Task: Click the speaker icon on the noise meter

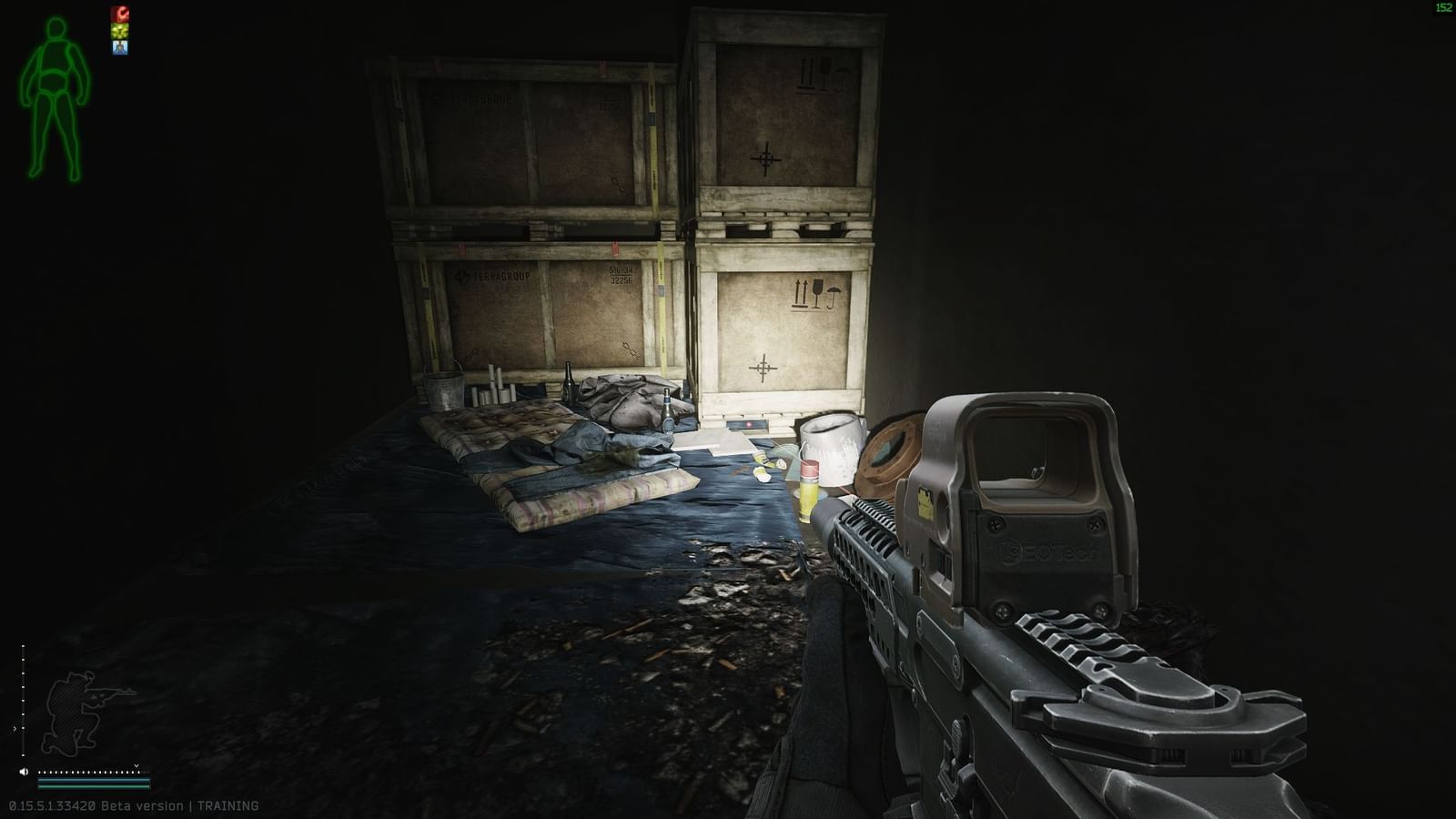Action: [24, 772]
